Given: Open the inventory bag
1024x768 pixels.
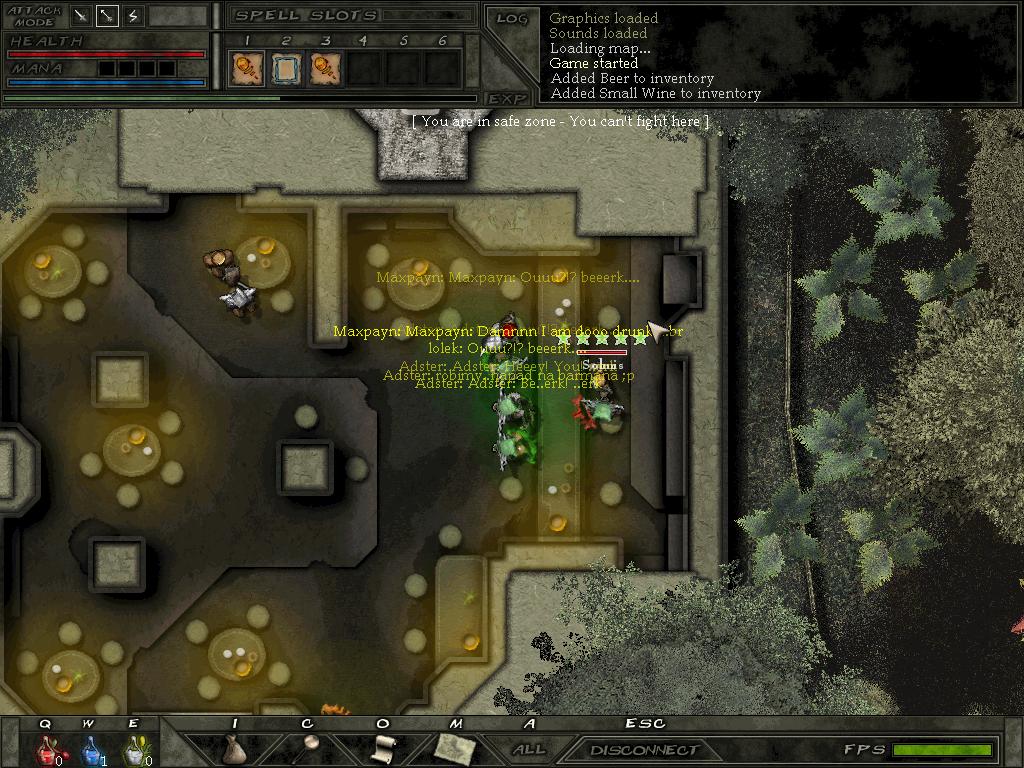Looking at the screenshot, I should point(234,748).
